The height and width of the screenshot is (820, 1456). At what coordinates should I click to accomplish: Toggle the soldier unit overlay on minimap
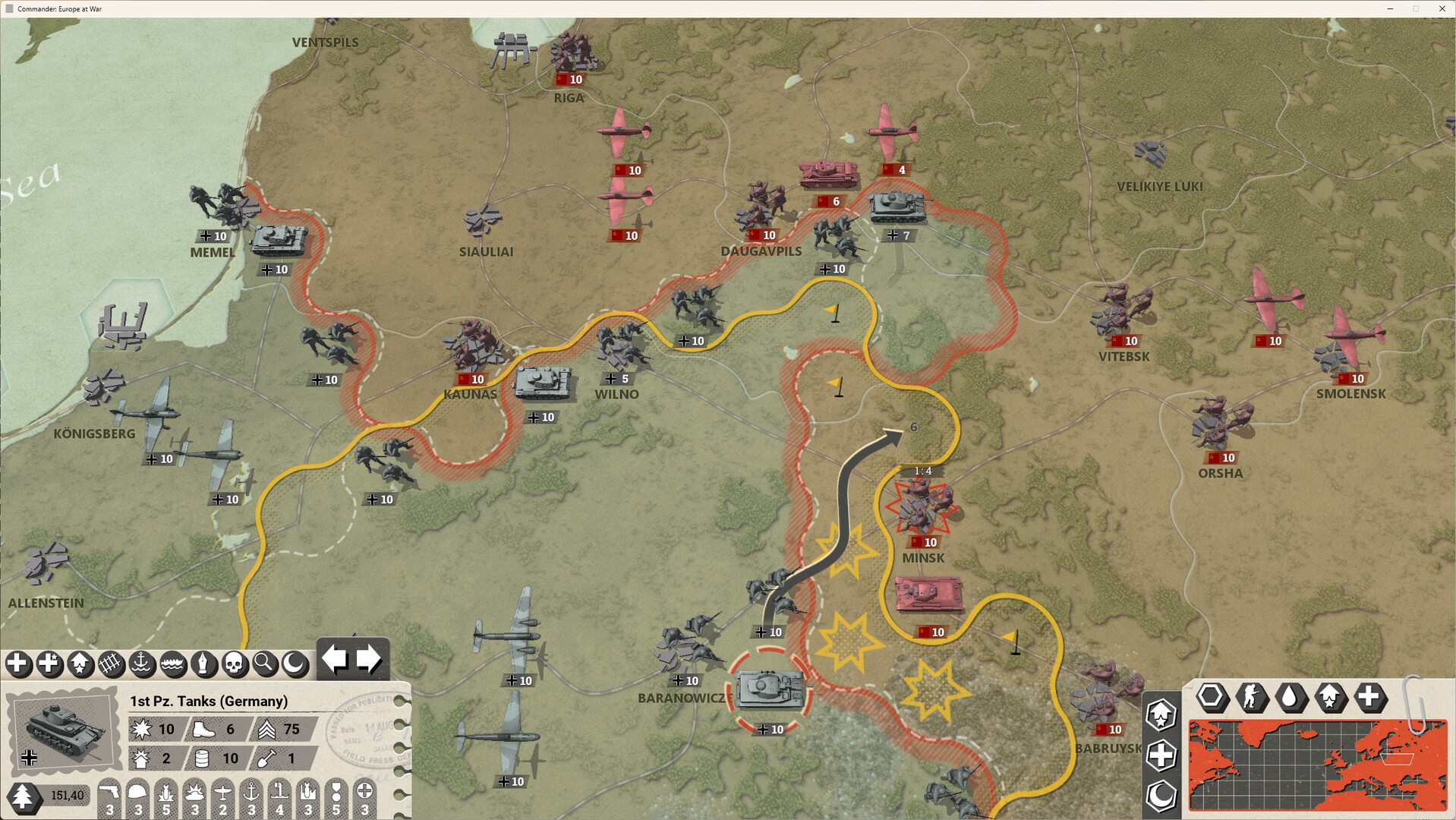click(1253, 698)
